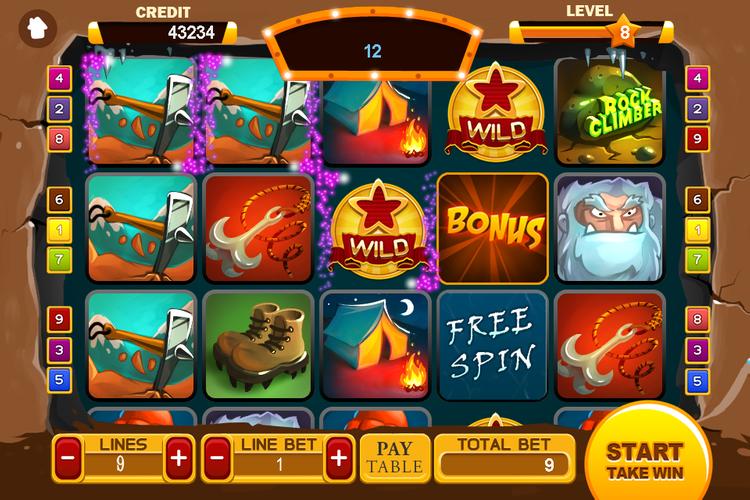Return to the home screen via the house icon
Screen dimensions: 750x500
tap(38, 25)
